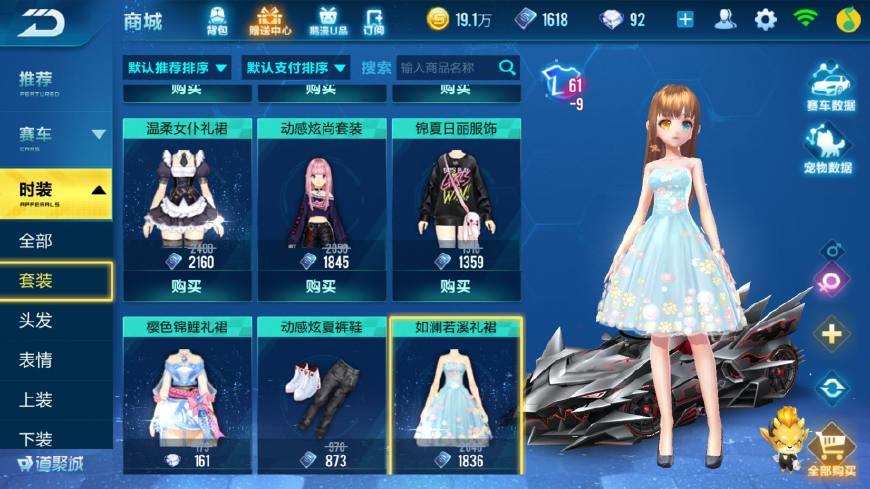Open the 订阅 subscription icon

pos(374,18)
